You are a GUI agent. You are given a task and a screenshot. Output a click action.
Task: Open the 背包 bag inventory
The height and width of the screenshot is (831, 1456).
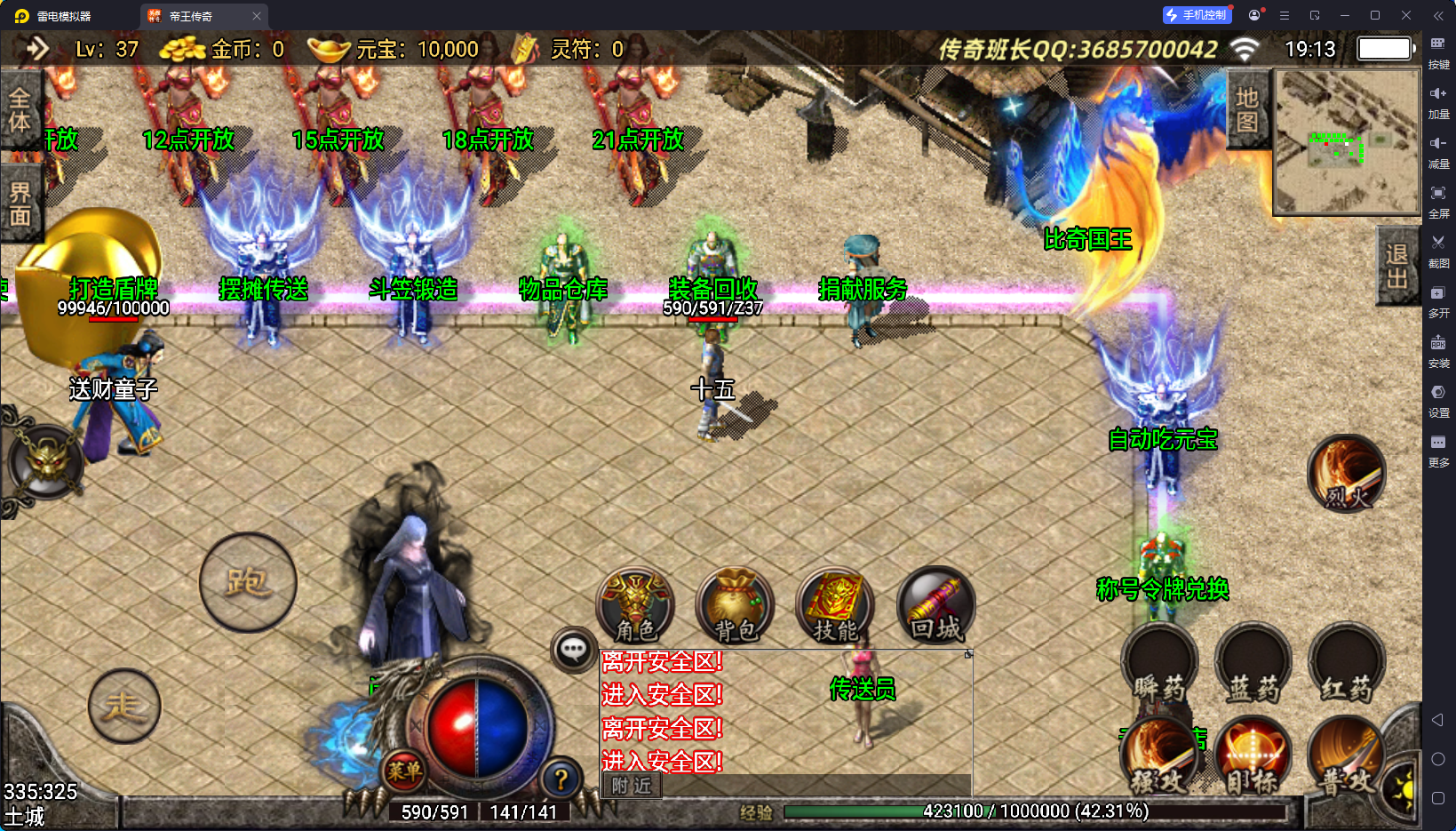[736, 604]
